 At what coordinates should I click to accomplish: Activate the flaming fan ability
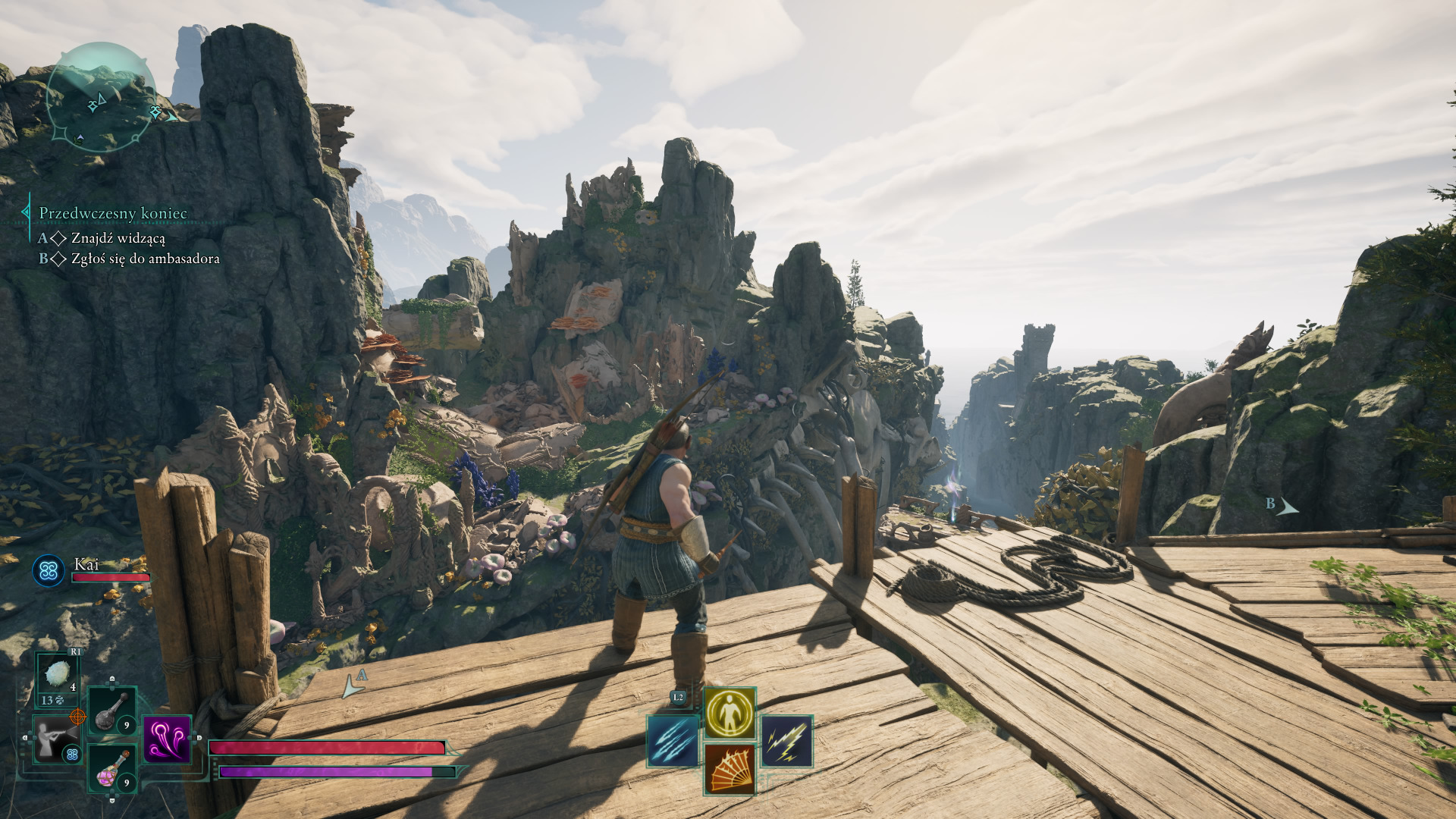pyautogui.click(x=730, y=769)
